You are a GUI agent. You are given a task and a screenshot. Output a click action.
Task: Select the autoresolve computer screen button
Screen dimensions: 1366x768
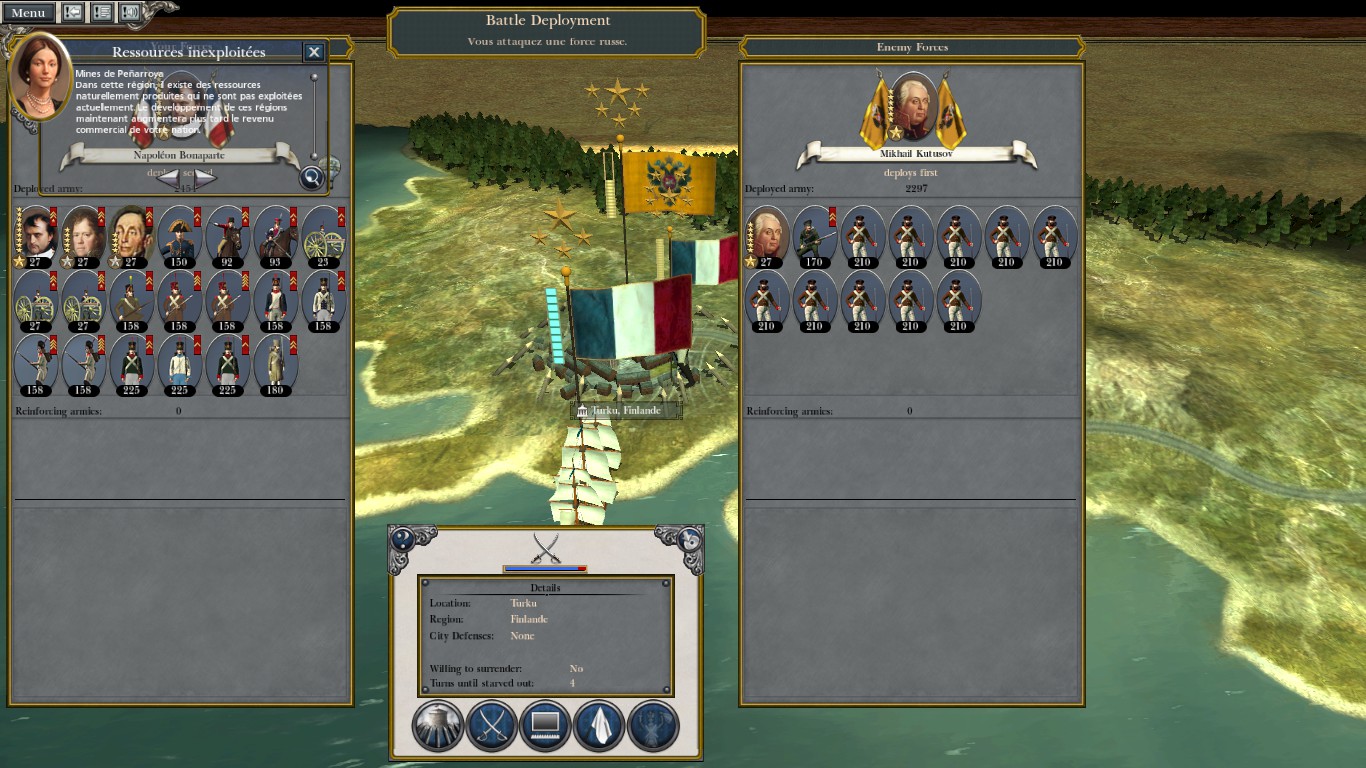[x=545, y=725]
